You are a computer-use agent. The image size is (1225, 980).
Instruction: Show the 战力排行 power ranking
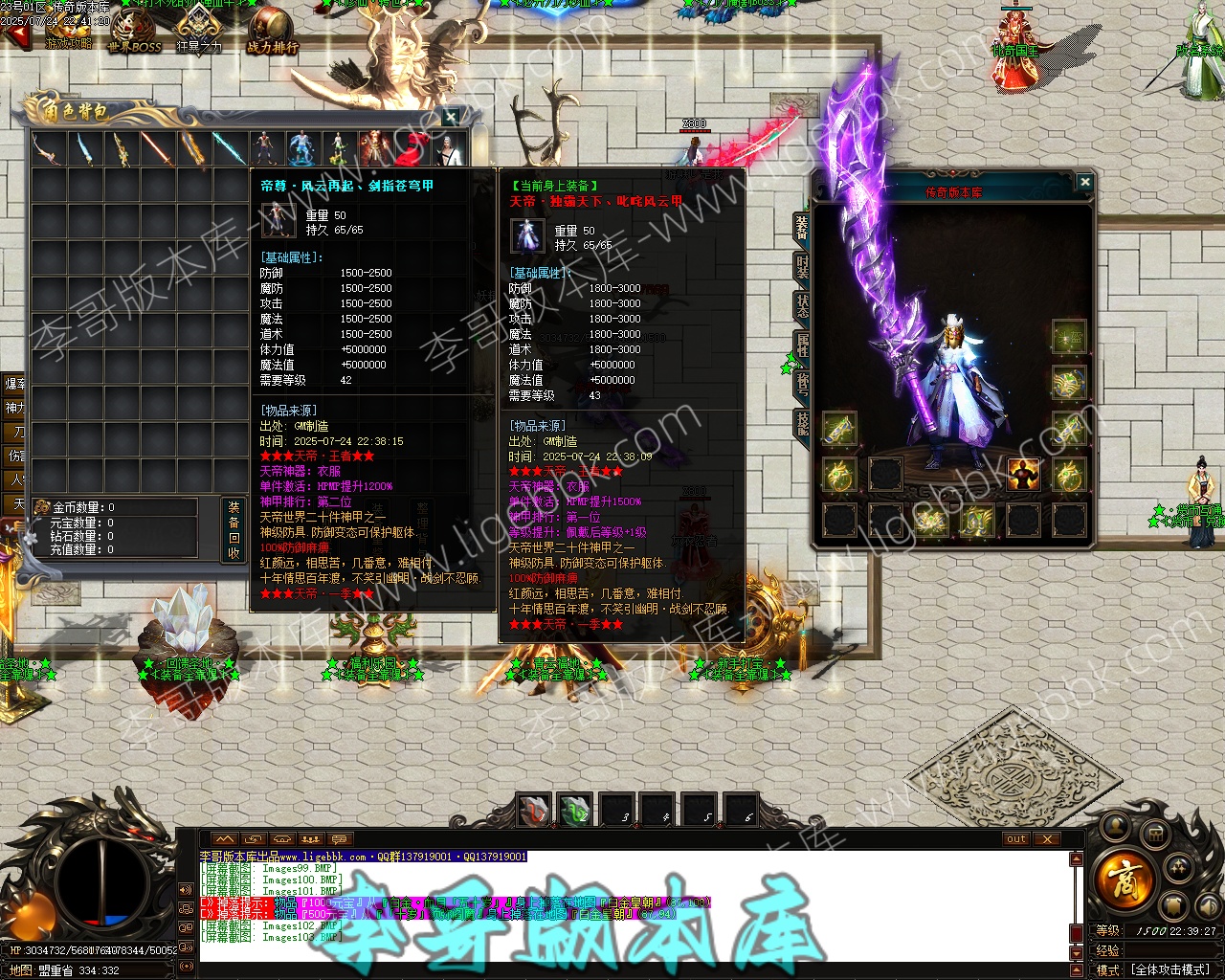coord(272,31)
